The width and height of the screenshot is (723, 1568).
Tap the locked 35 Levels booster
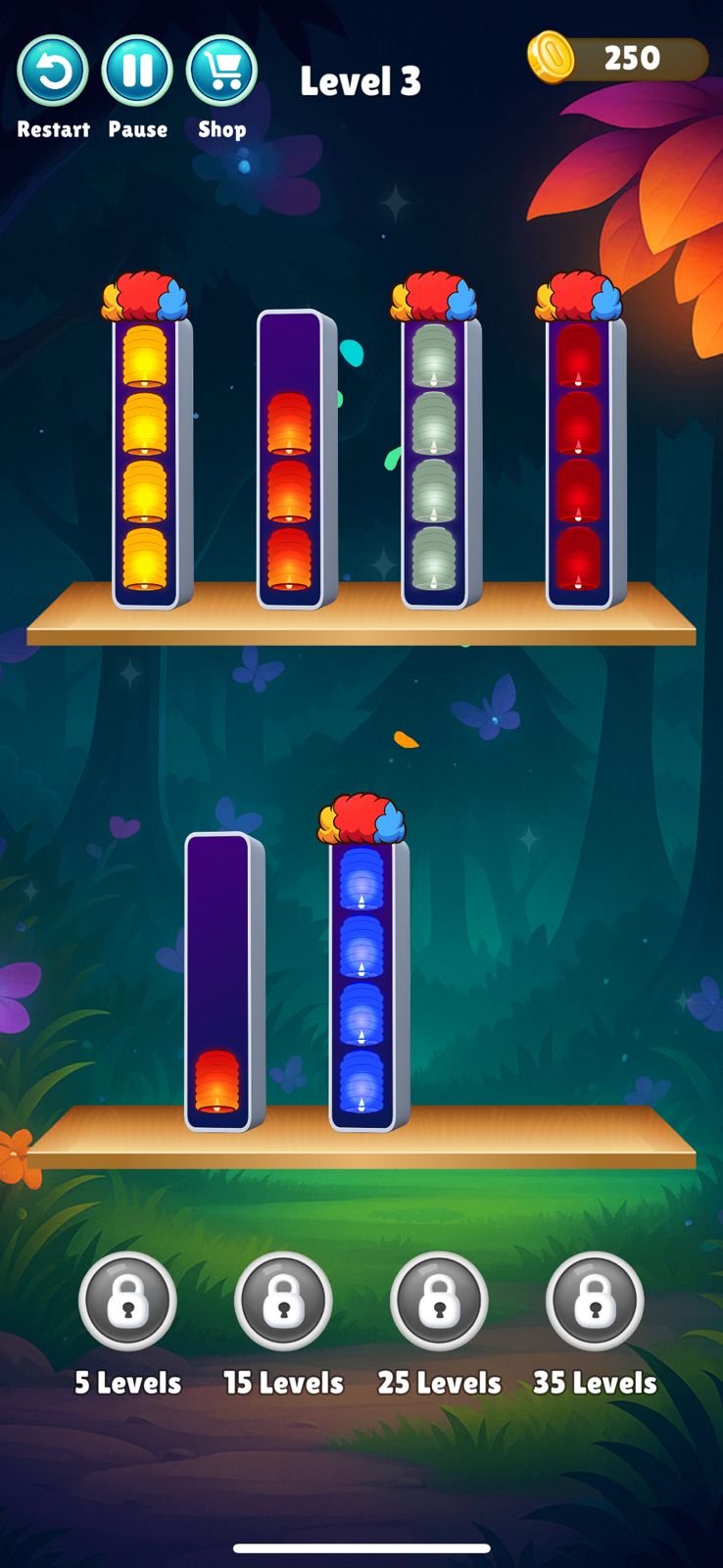click(595, 1301)
